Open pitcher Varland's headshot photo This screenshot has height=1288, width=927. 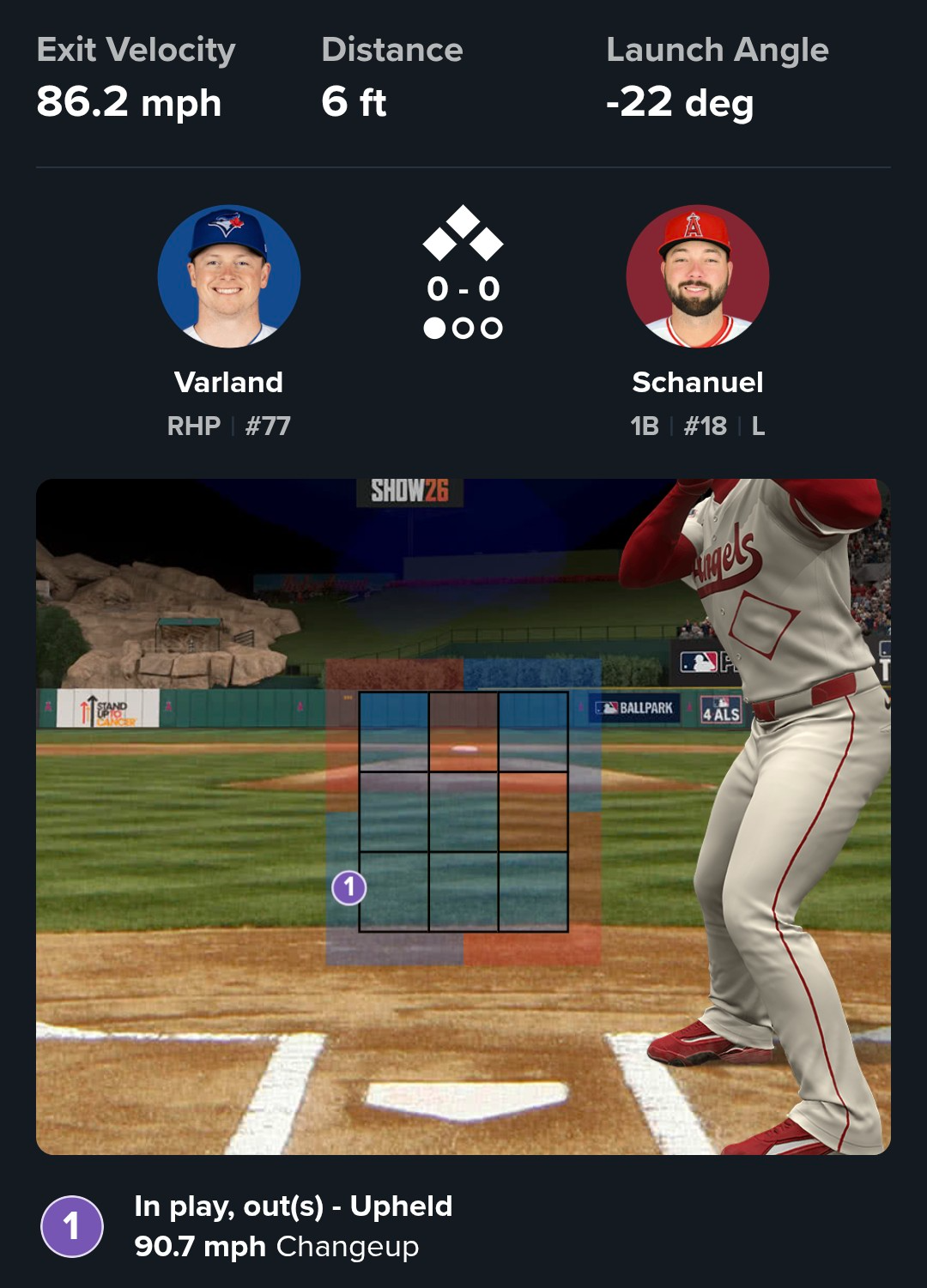(x=229, y=276)
